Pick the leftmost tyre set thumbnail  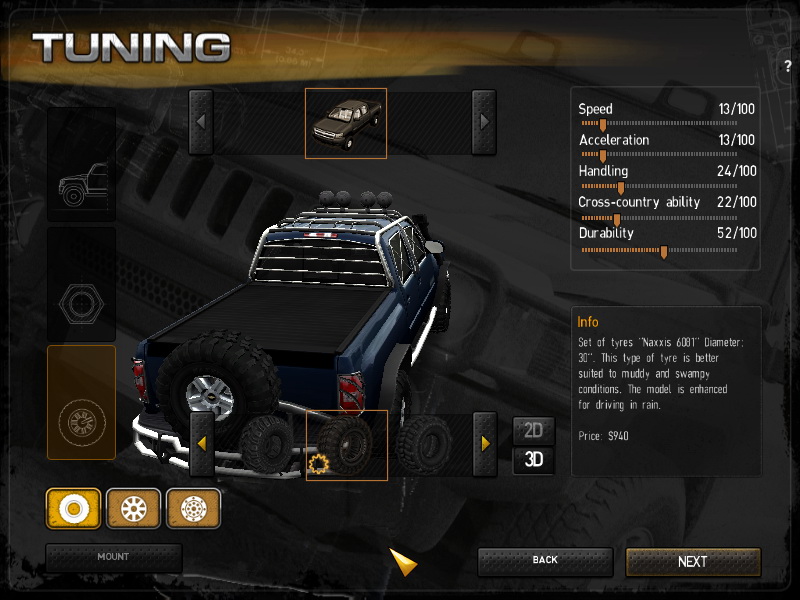tap(265, 444)
